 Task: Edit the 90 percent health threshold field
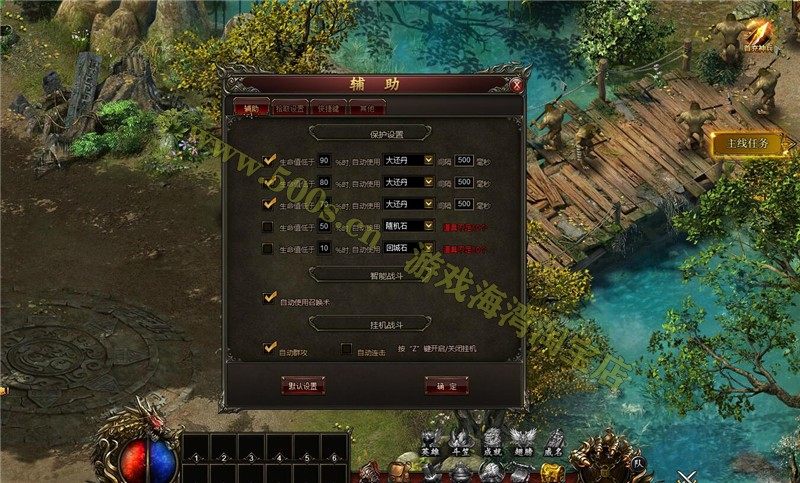coord(325,159)
